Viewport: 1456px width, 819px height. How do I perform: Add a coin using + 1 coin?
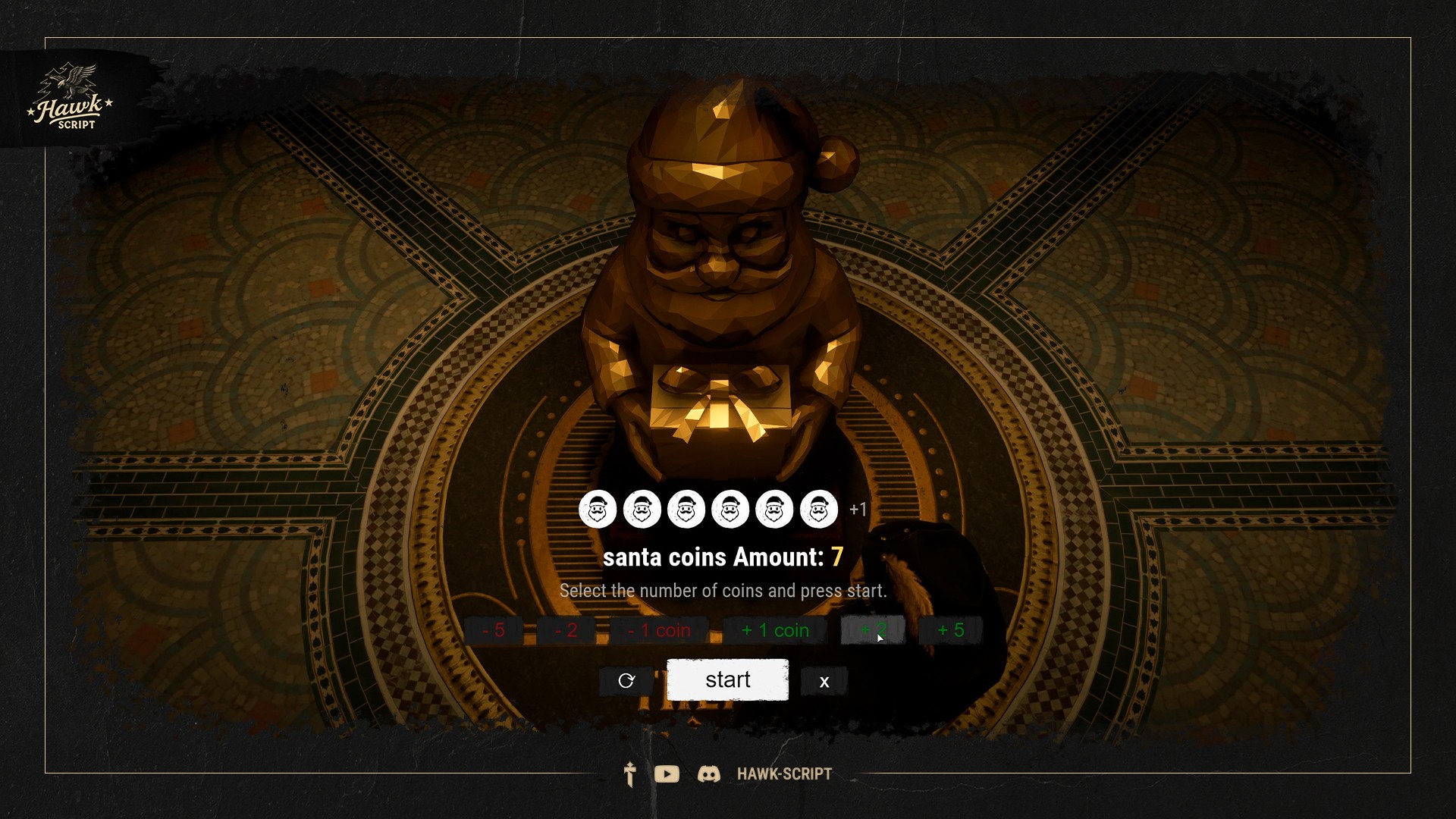tap(774, 629)
